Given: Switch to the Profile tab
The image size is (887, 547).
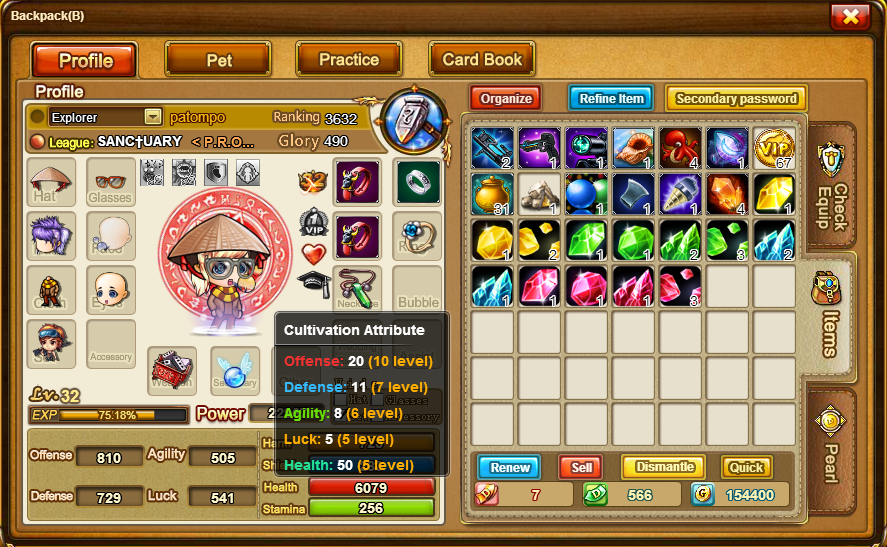Looking at the screenshot, I should pyautogui.click(x=85, y=60).
